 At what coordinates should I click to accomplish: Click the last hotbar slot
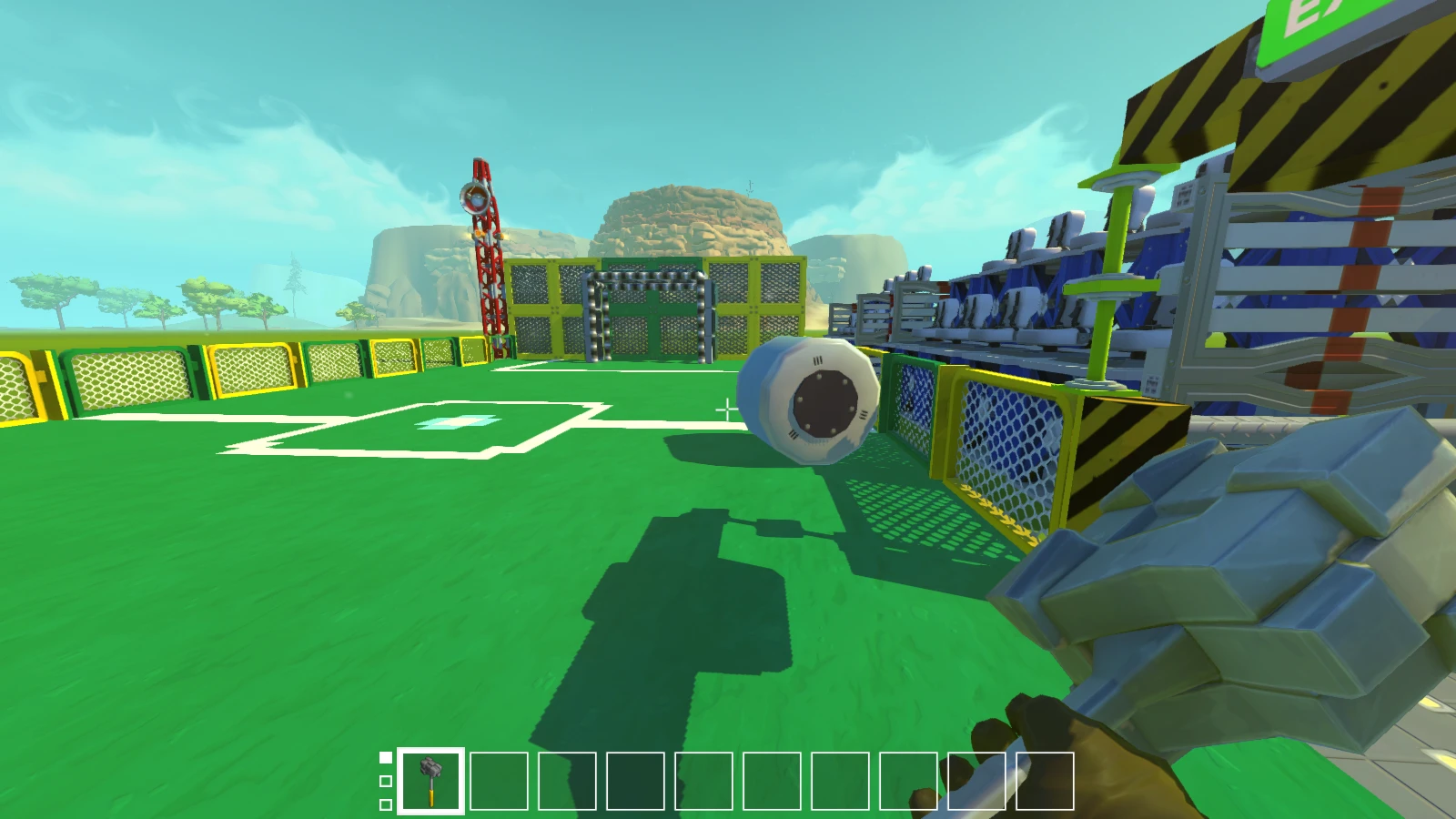pos(1045,783)
